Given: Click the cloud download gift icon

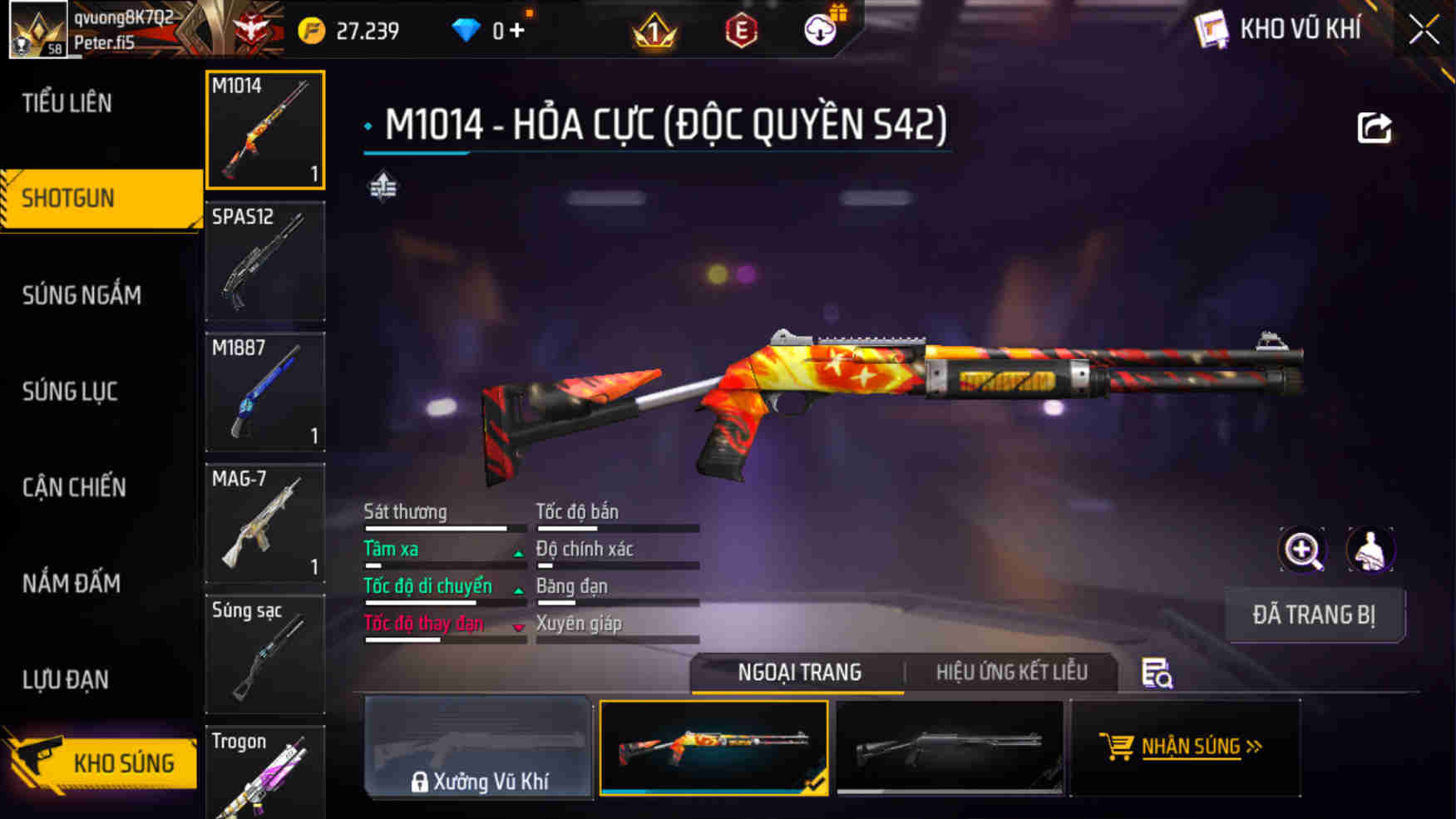Looking at the screenshot, I should pos(820,30).
